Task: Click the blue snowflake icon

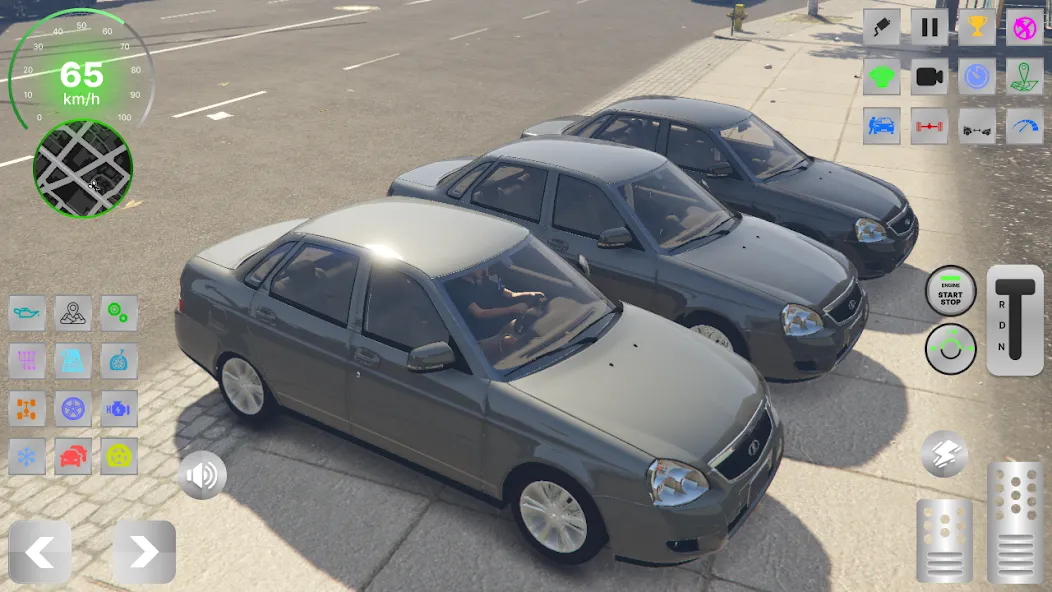Action: [27, 457]
